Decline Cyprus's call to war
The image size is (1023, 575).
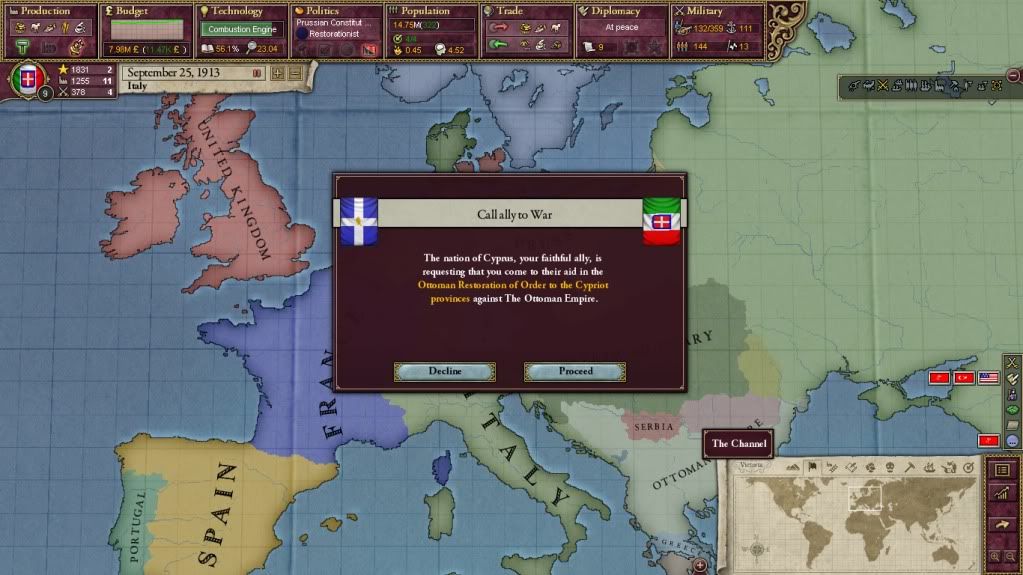click(x=445, y=371)
